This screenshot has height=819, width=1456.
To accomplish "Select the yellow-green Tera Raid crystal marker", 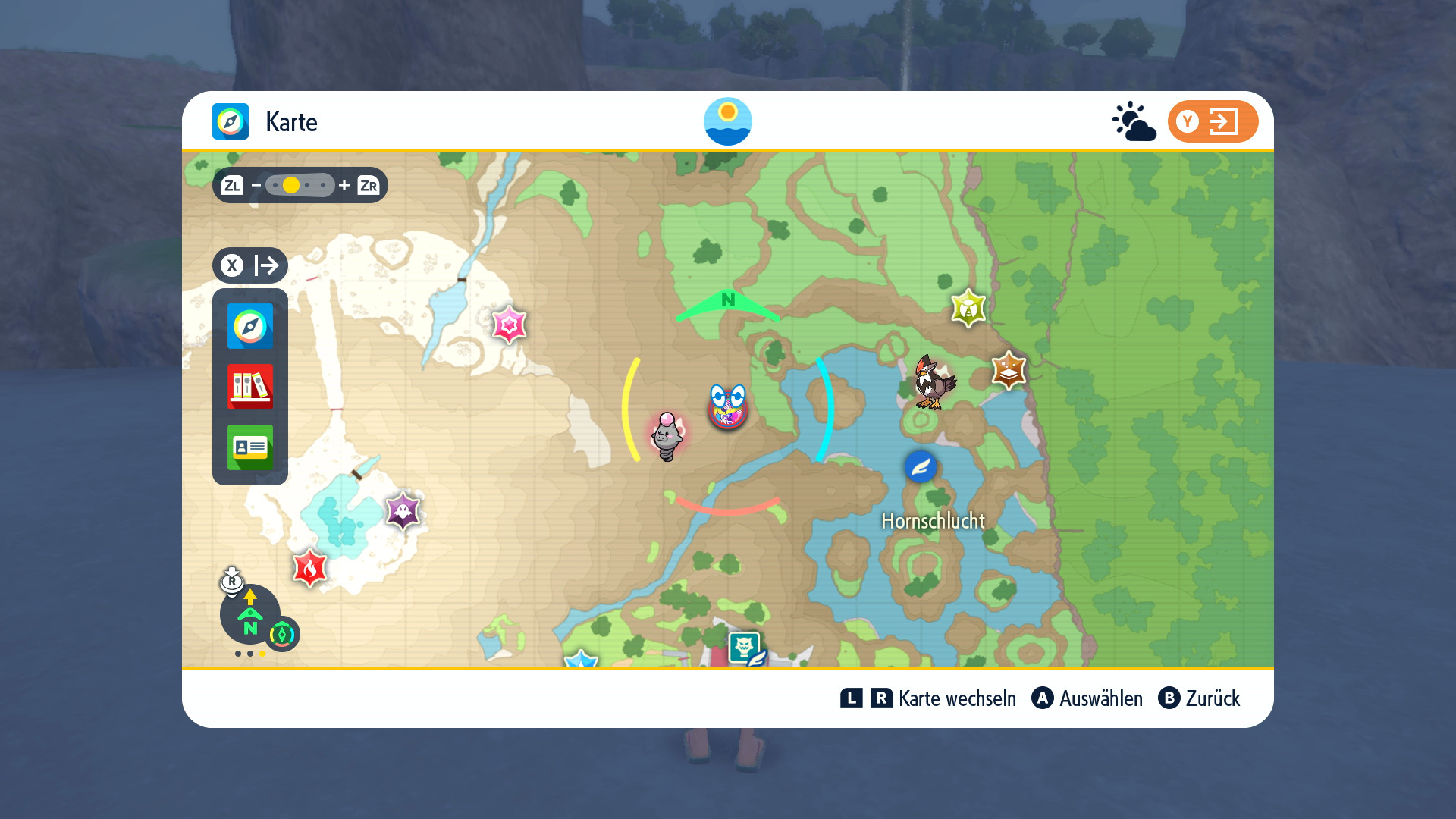I will 968,308.
